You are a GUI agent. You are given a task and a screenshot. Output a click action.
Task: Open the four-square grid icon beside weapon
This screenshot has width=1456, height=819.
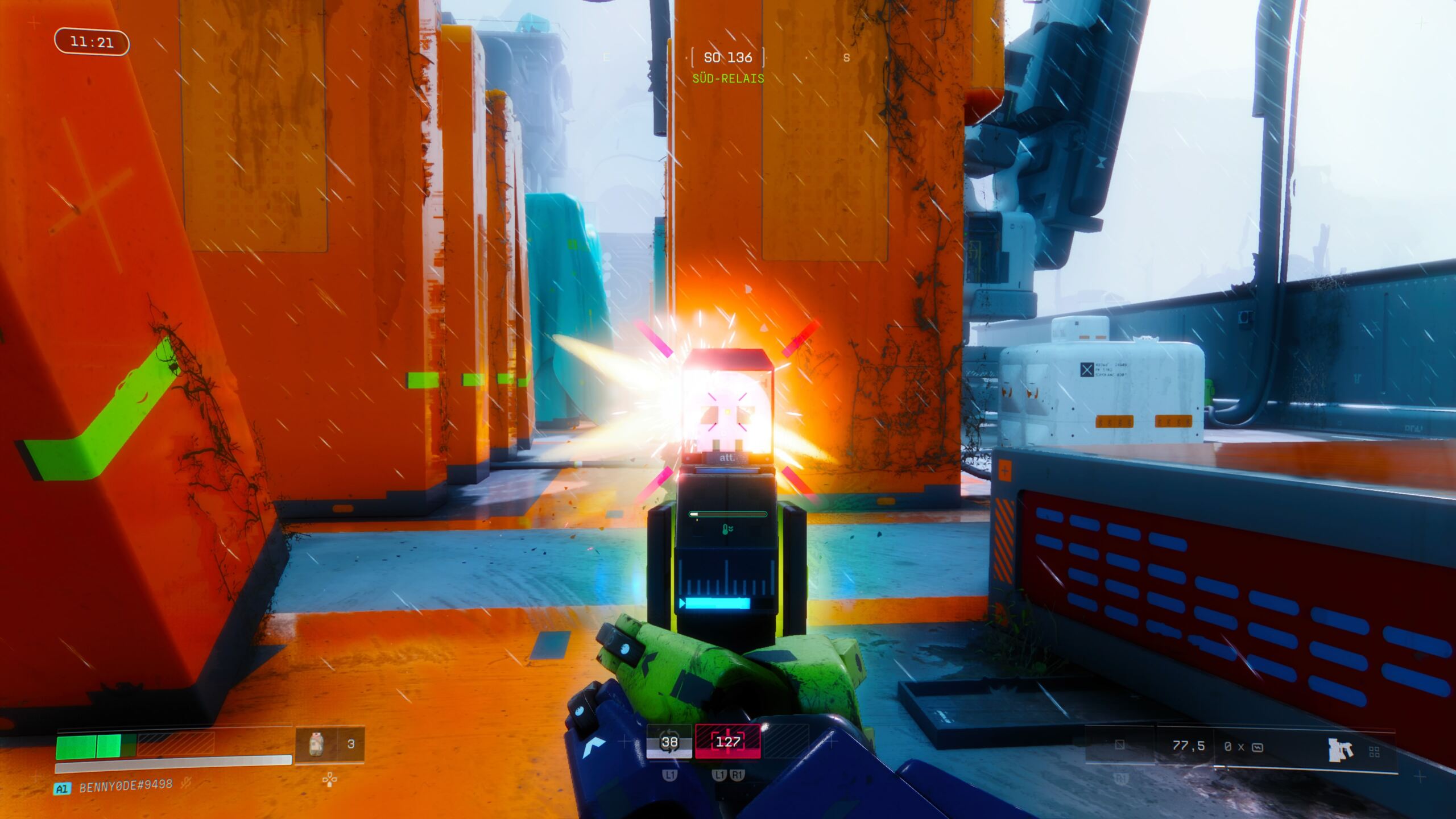coord(1374,752)
